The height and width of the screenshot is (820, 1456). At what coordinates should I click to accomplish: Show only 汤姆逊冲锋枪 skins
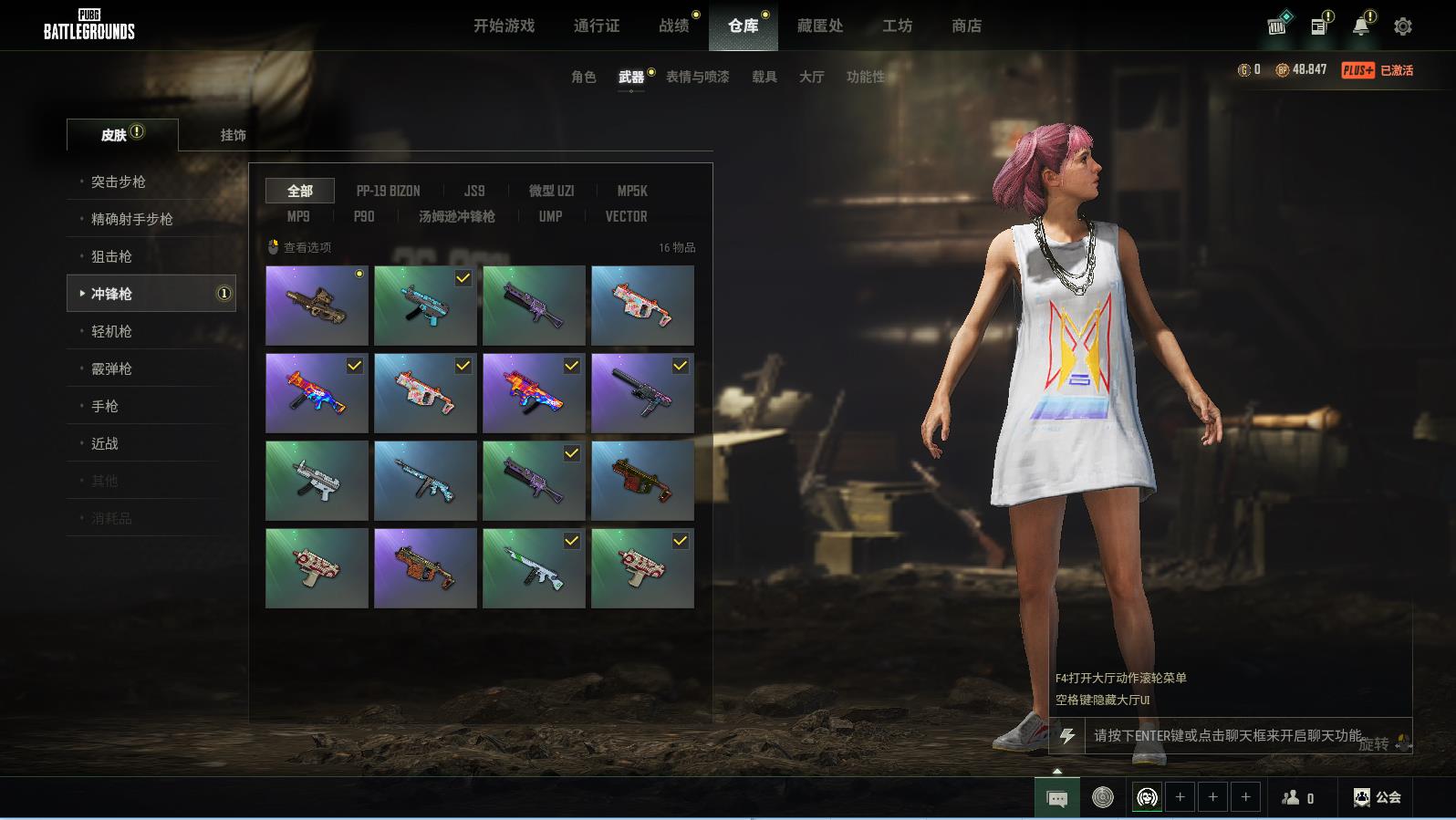[456, 216]
